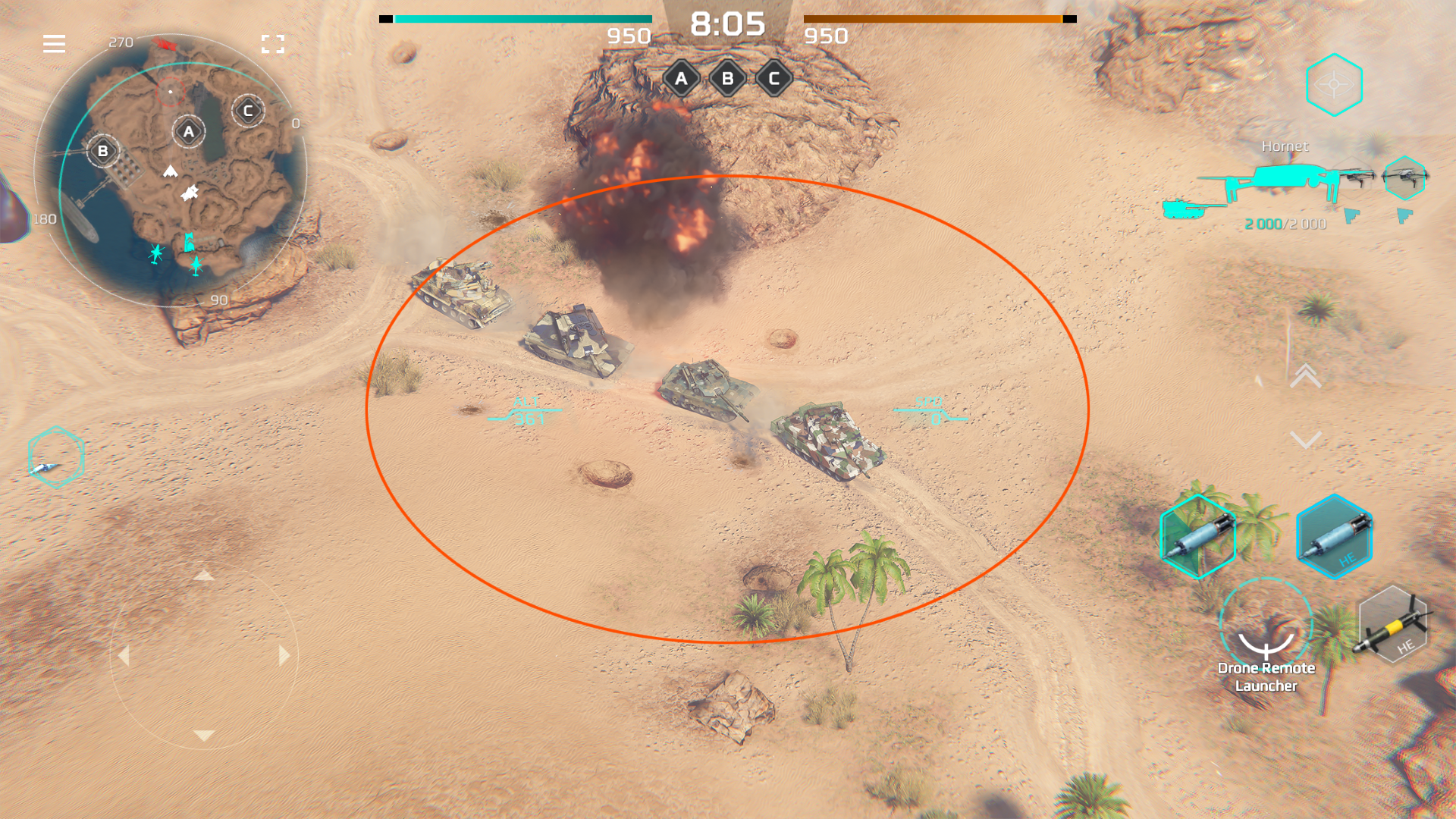Activate the Drone Remote Launcher
Screen dimensions: 1456x819
coord(1266,626)
